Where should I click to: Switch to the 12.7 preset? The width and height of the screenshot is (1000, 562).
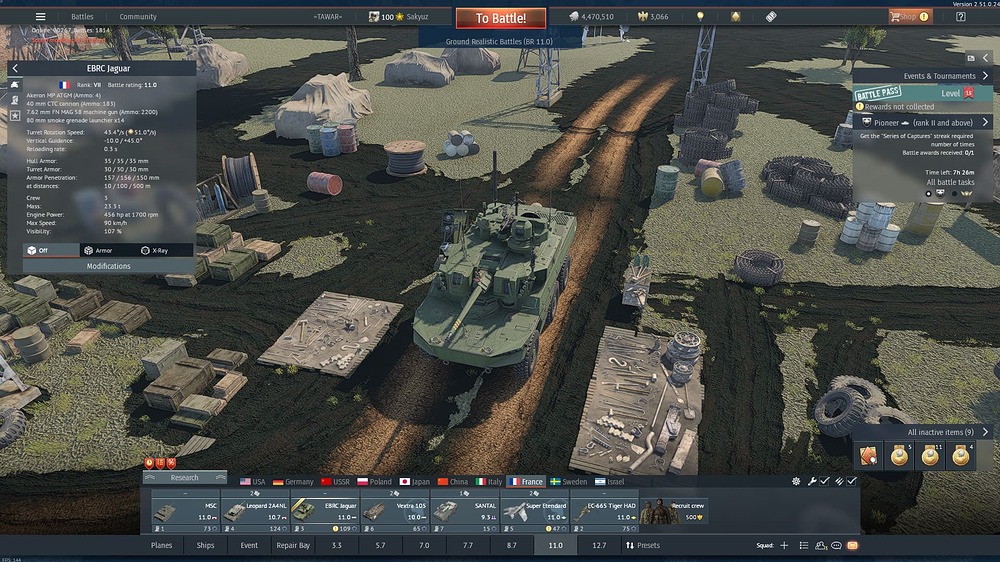(598, 546)
